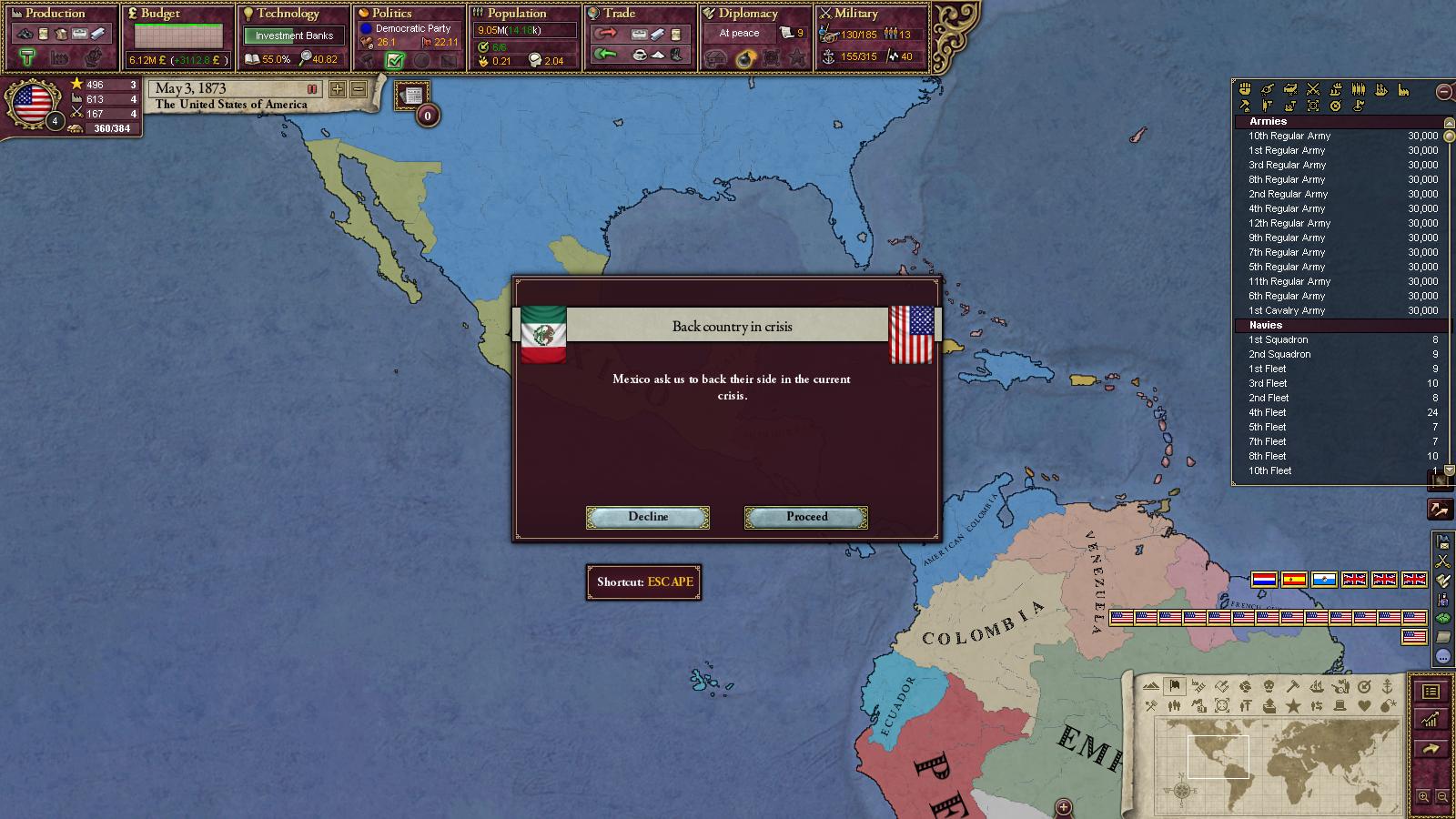
Task: Proceed with backing Mexico in crisis
Action: 806,517
